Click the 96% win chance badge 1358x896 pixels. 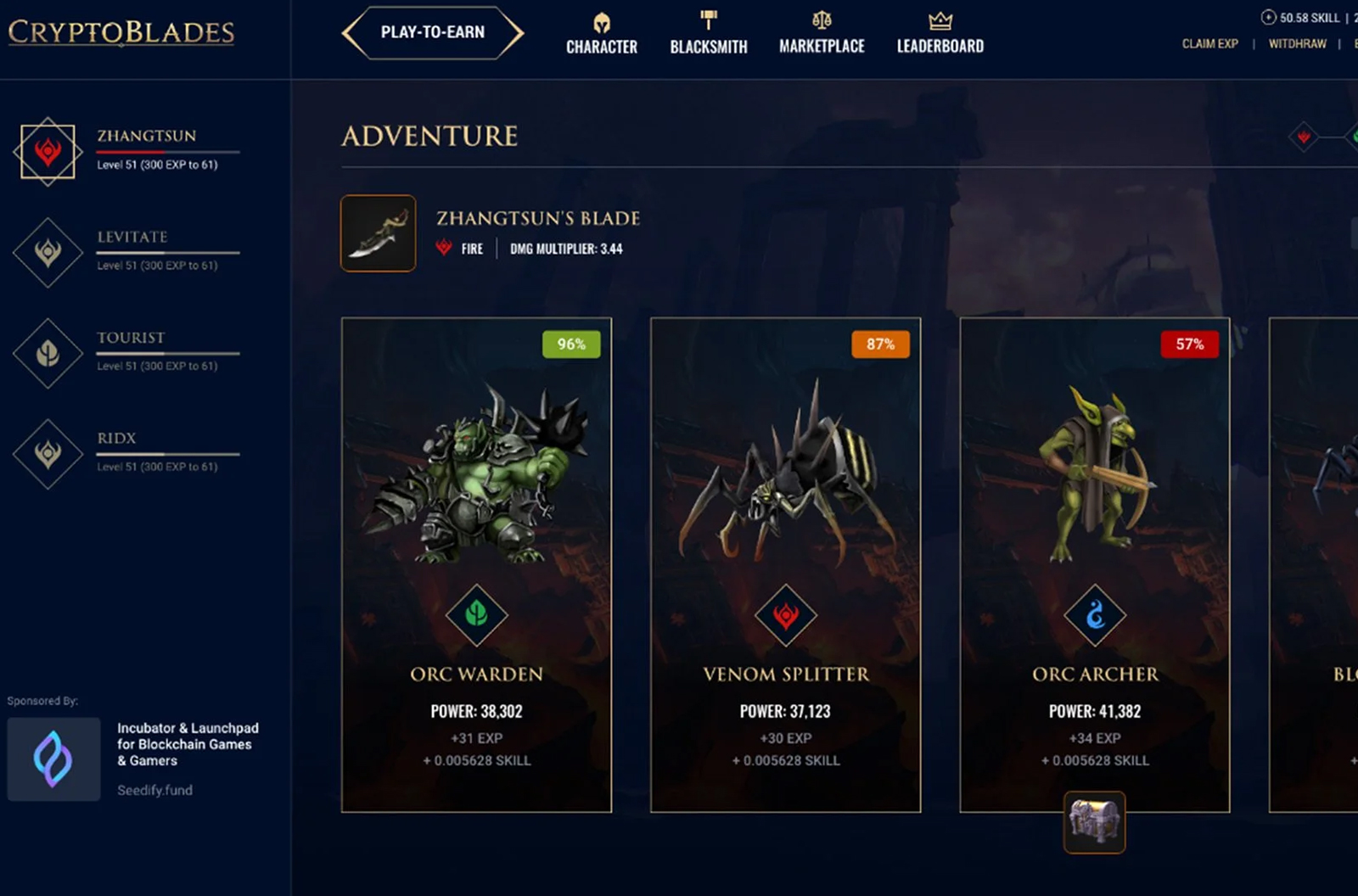pyautogui.click(x=570, y=344)
